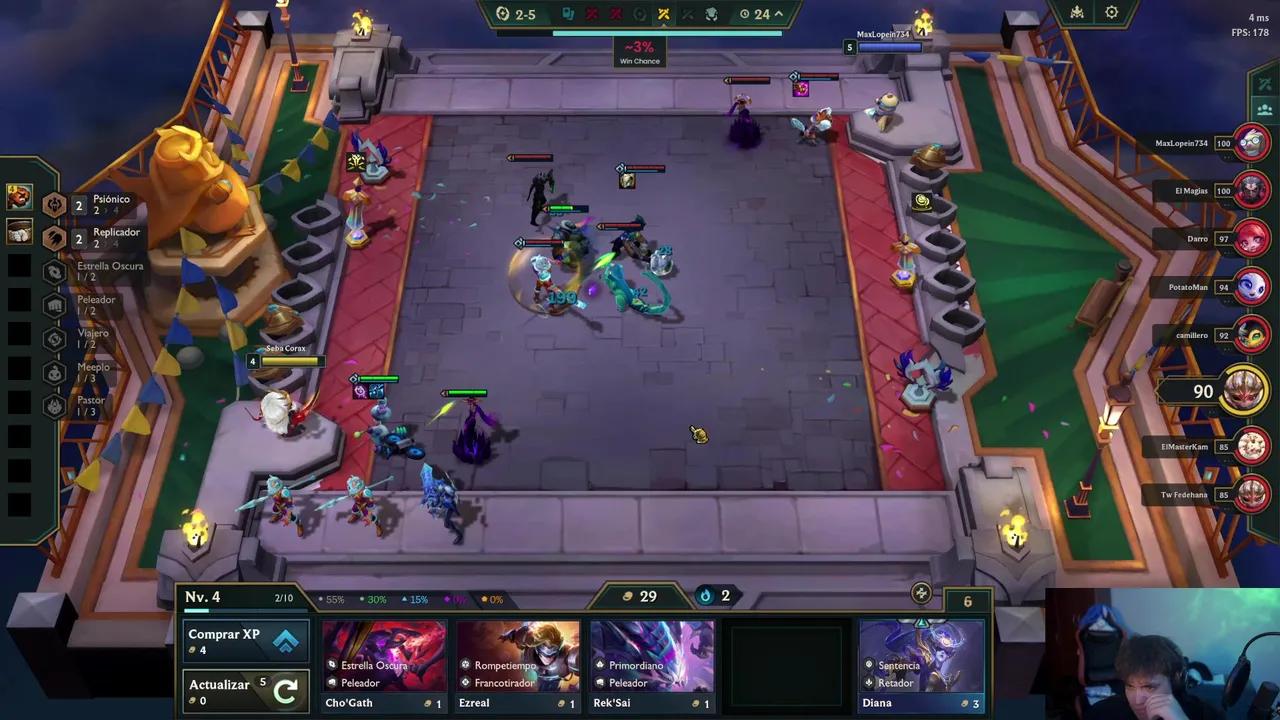Click the arena skin icon beside settings
Screen dimensions: 1280x720
click(1076, 12)
